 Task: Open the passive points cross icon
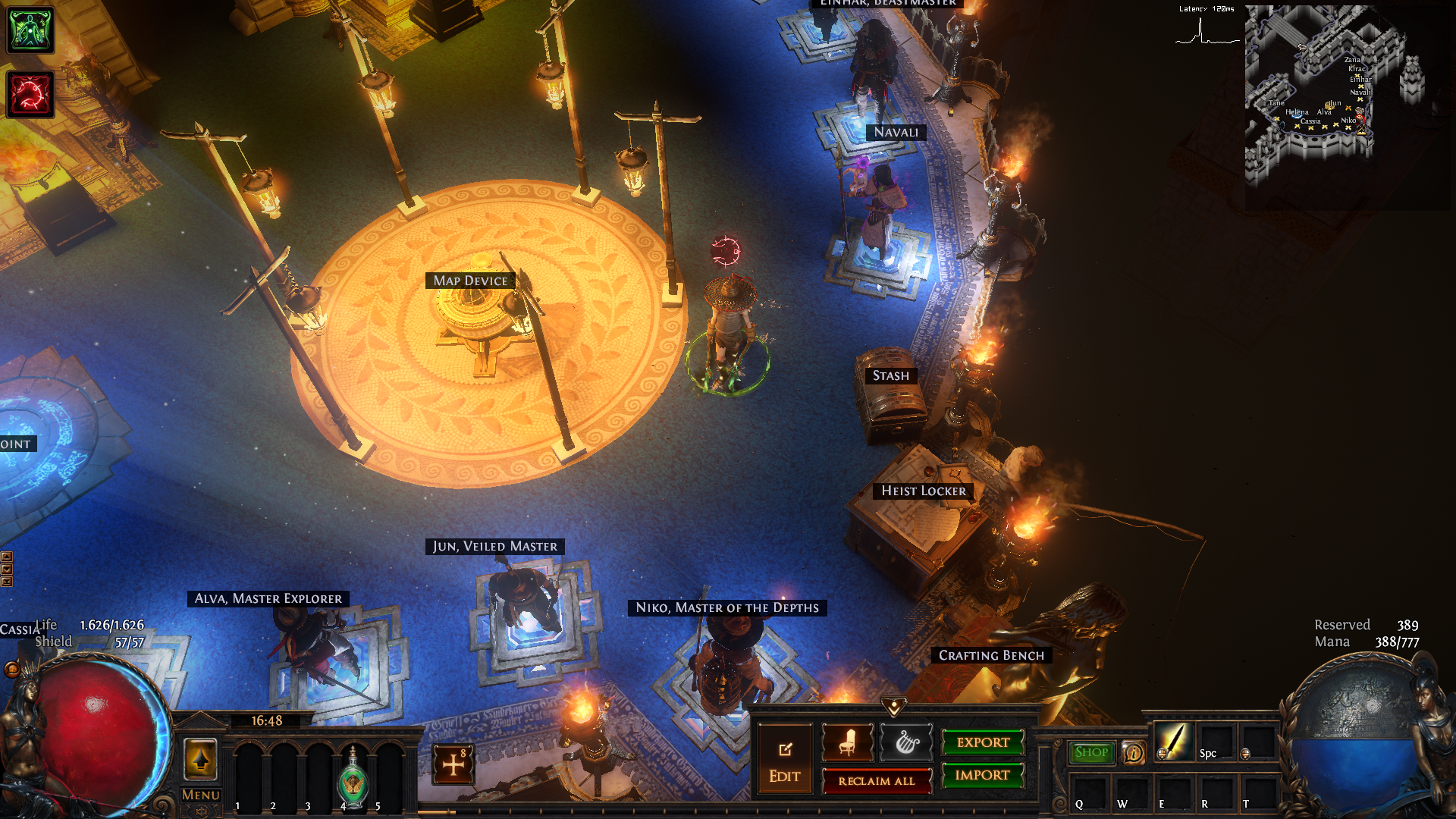pyautogui.click(x=453, y=764)
